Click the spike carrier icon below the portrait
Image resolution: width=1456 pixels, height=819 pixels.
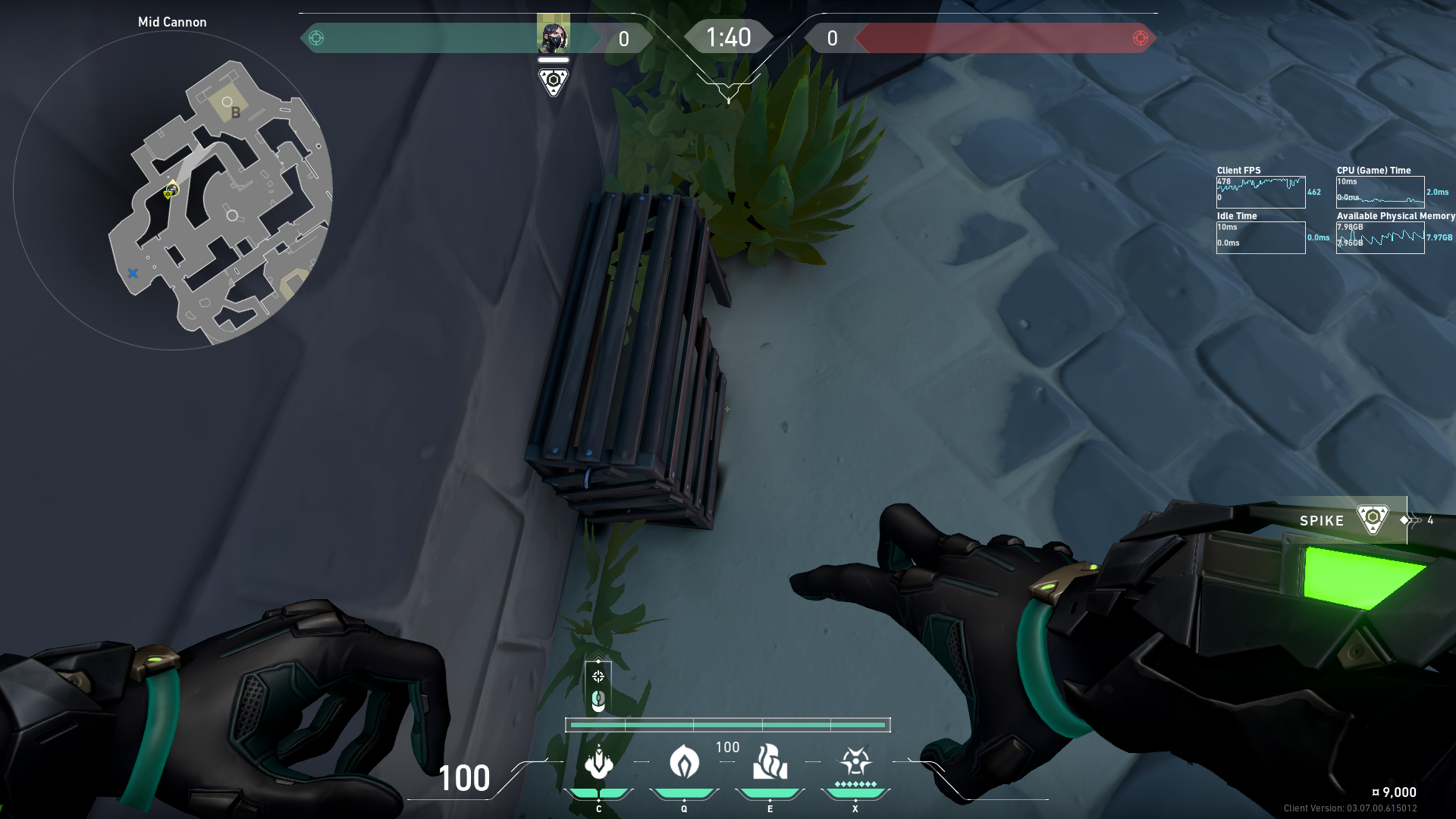pos(553,80)
